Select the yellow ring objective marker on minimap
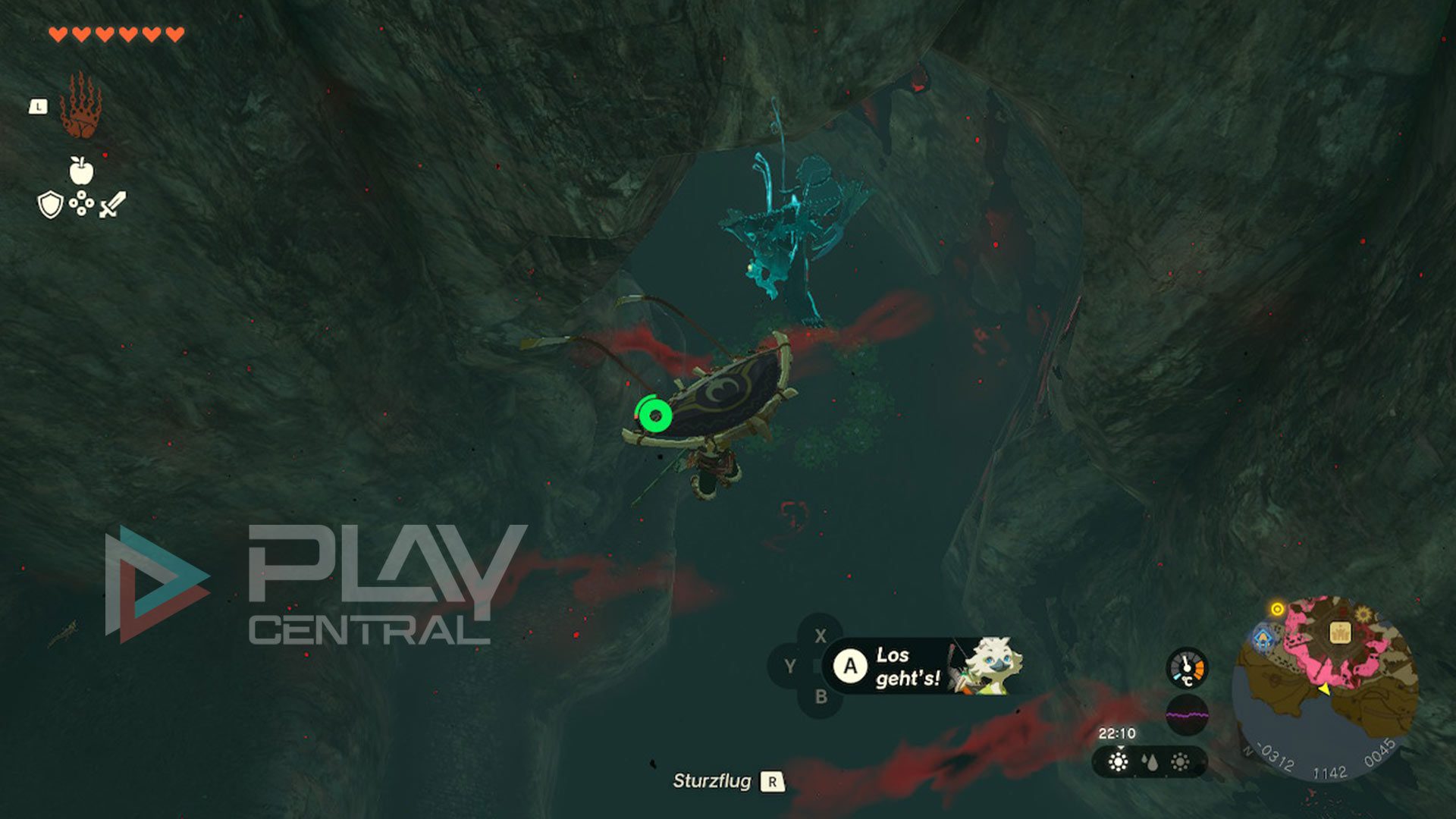This screenshot has height=819, width=1456. (x=1277, y=610)
